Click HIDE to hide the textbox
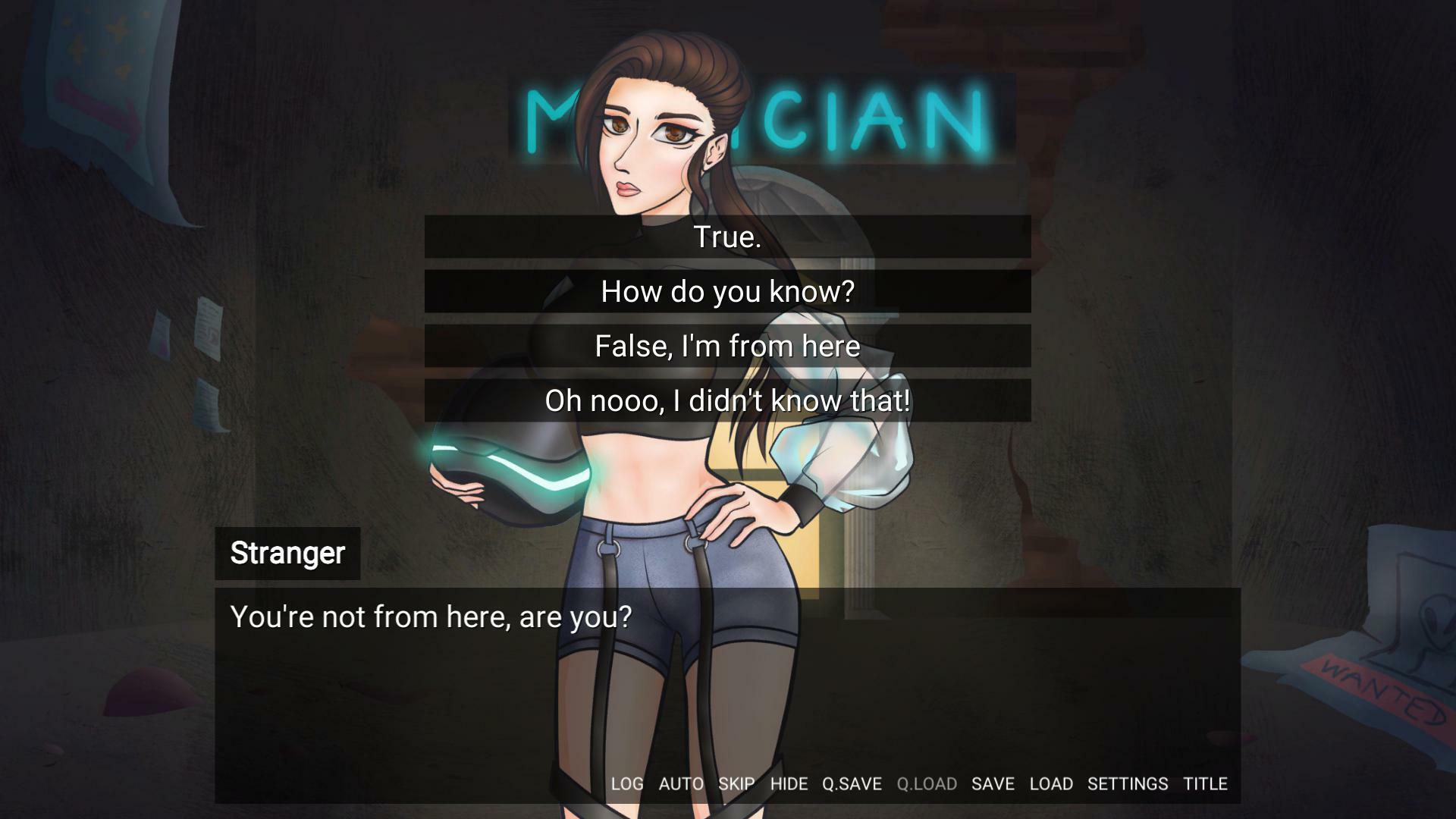Viewport: 1456px width, 819px height. tap(789, 783)
